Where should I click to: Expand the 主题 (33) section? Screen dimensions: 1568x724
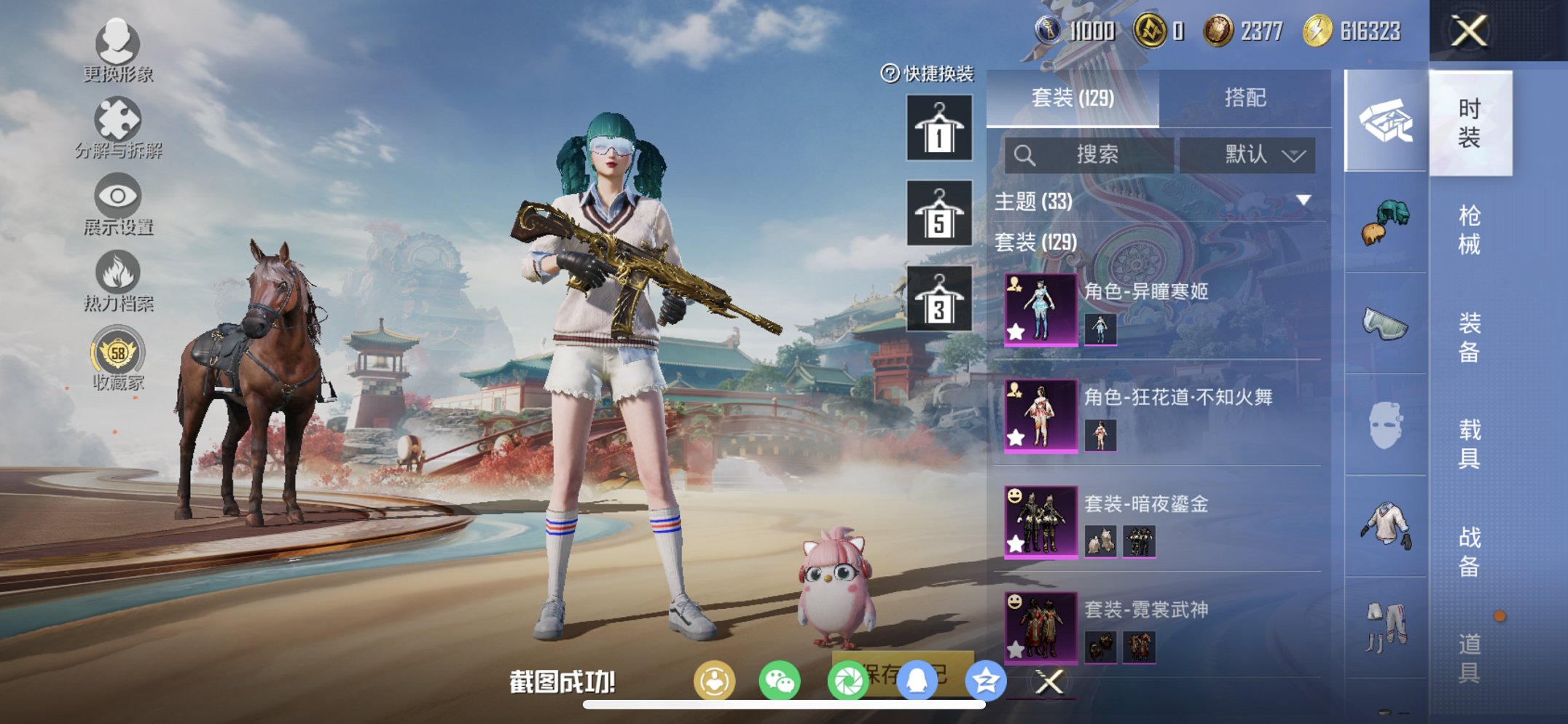pyautogui.click(x=1303, y=200)
